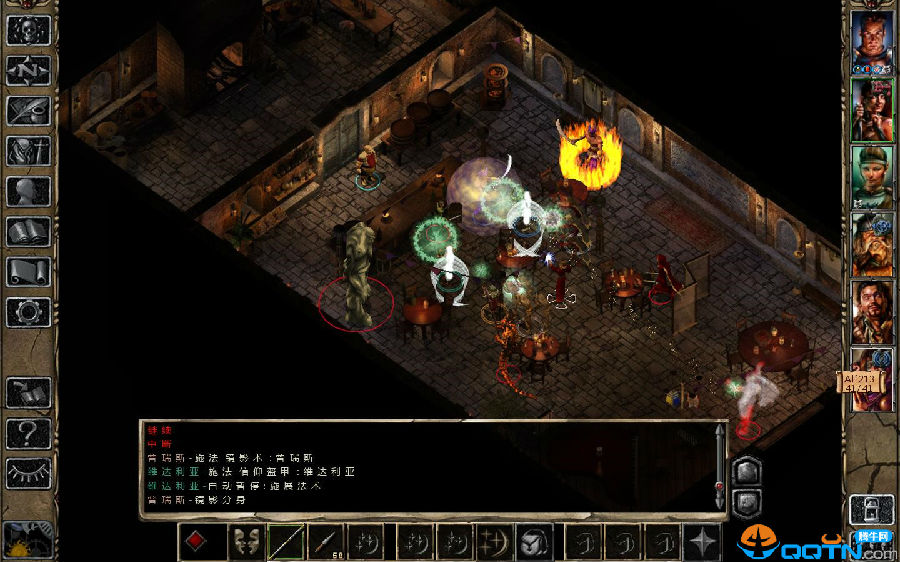900x562 pixels.
Task: Click the red gem action button
Action: tap(197, 542)
